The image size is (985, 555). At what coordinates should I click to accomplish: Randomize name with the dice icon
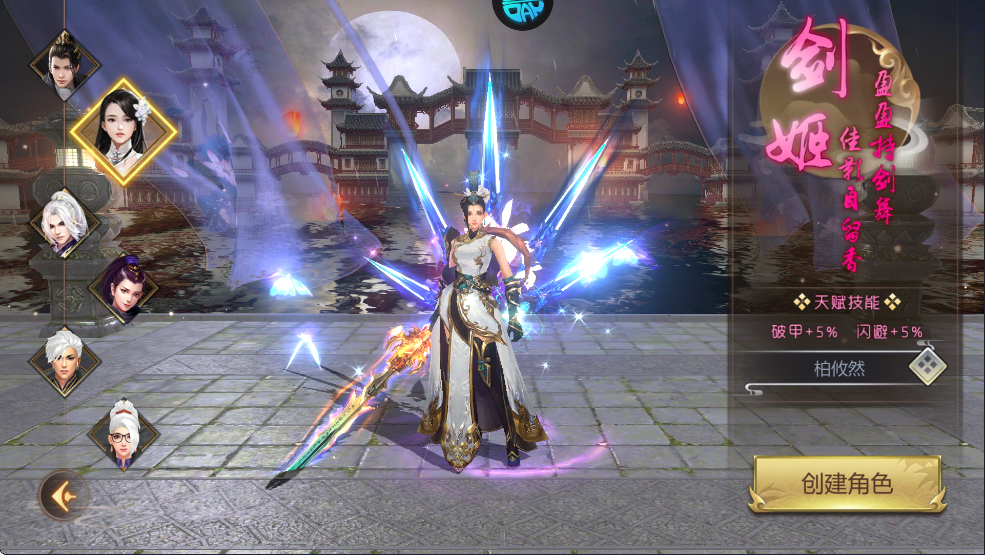coord(927,367)
